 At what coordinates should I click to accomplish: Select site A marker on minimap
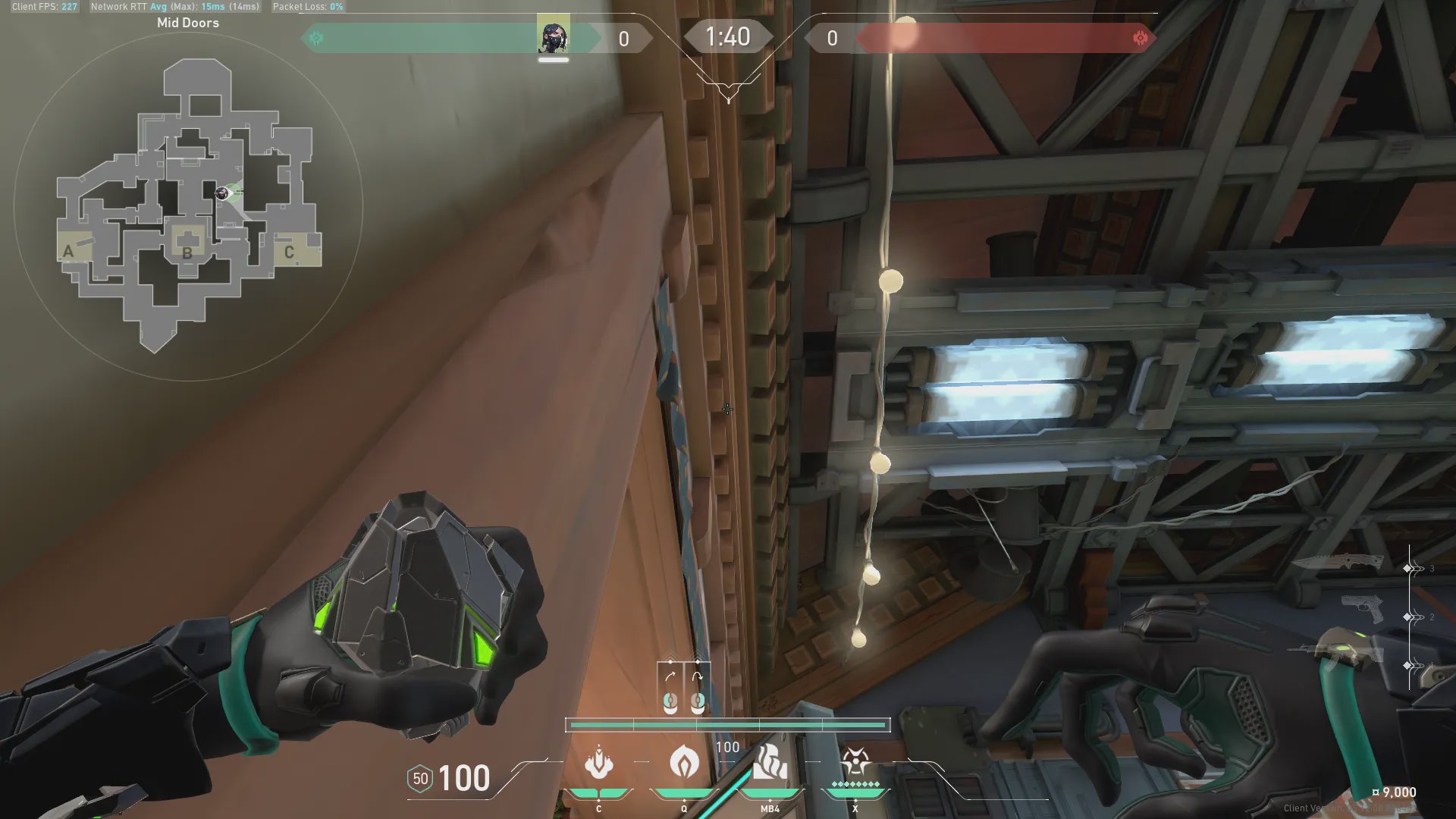(69, 251)
